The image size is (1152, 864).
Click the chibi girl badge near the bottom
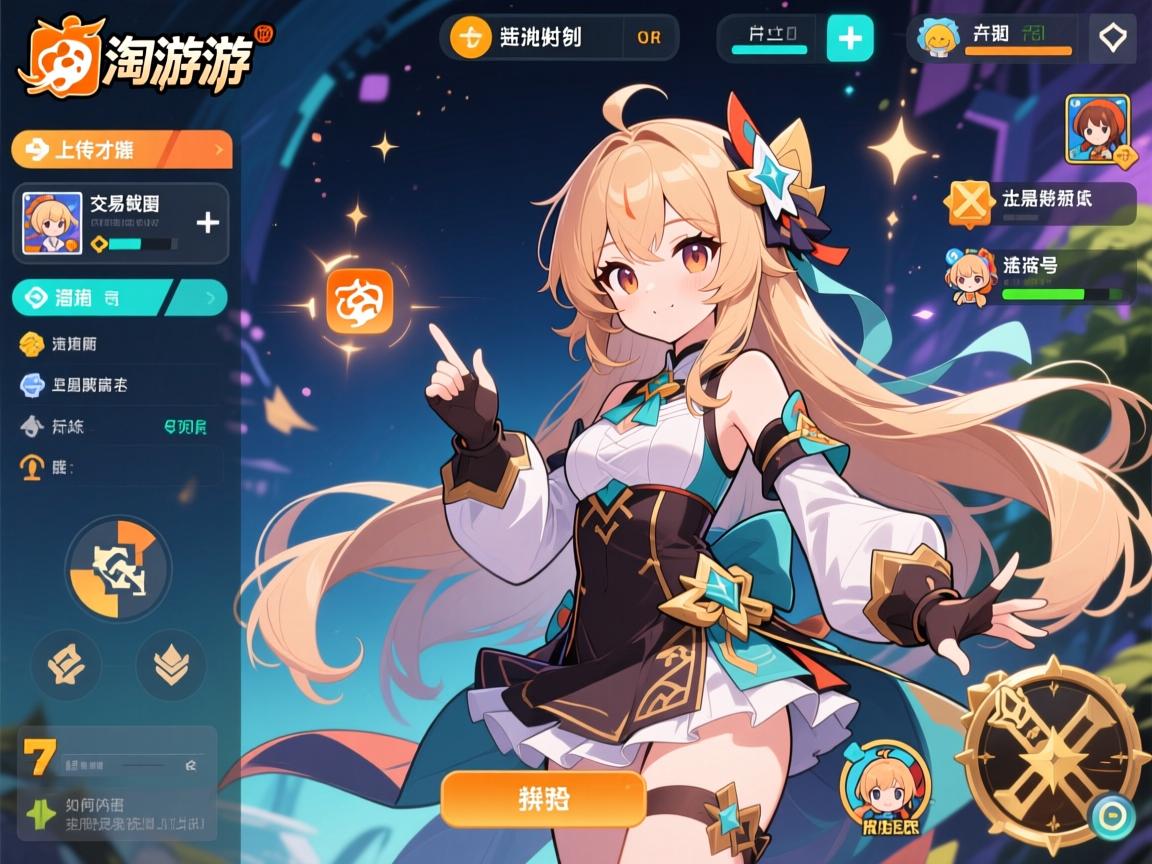[x=885, y=787]
